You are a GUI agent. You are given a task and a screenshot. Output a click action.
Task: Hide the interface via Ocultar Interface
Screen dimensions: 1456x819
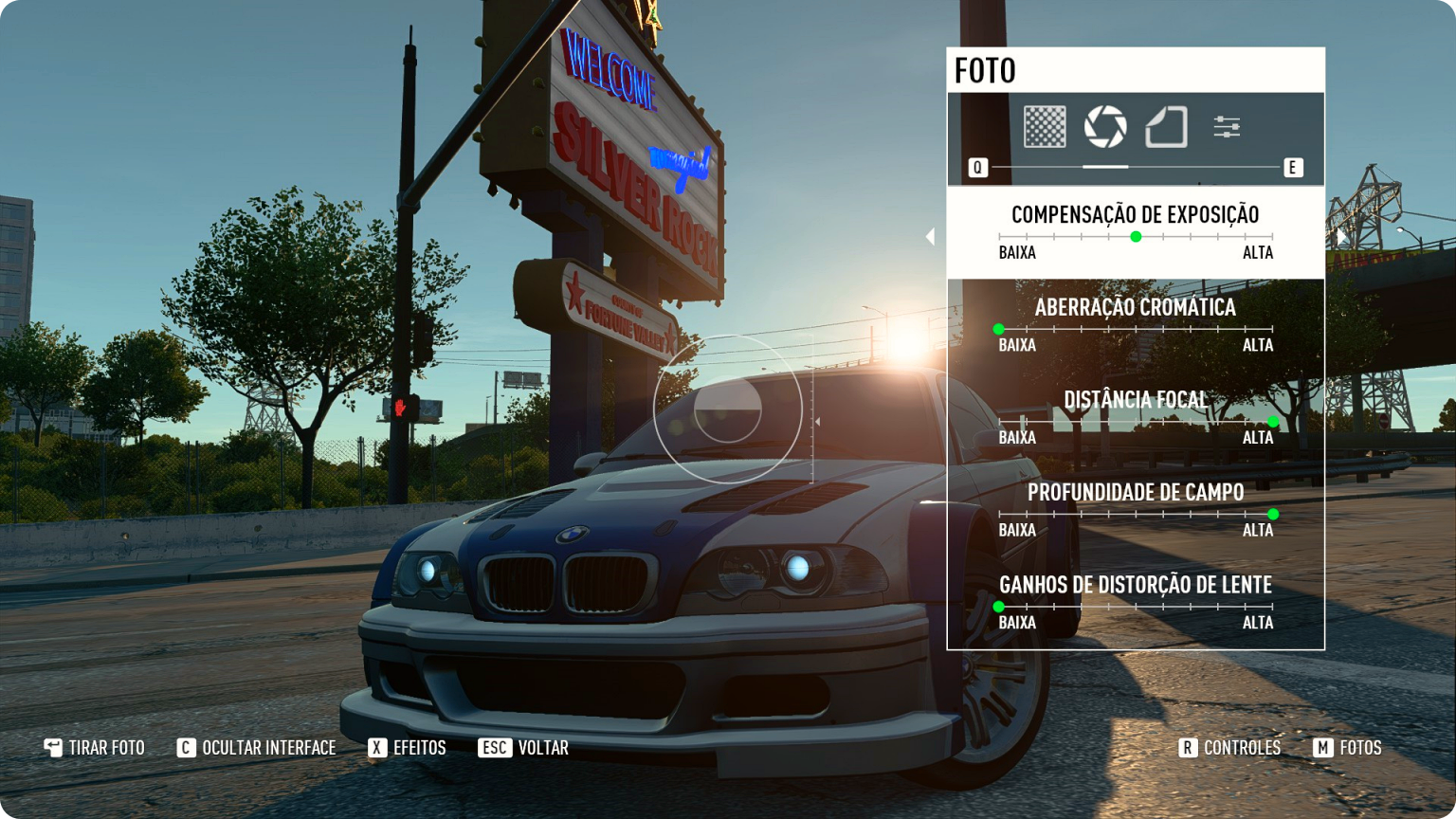click(x=257, y=748)
